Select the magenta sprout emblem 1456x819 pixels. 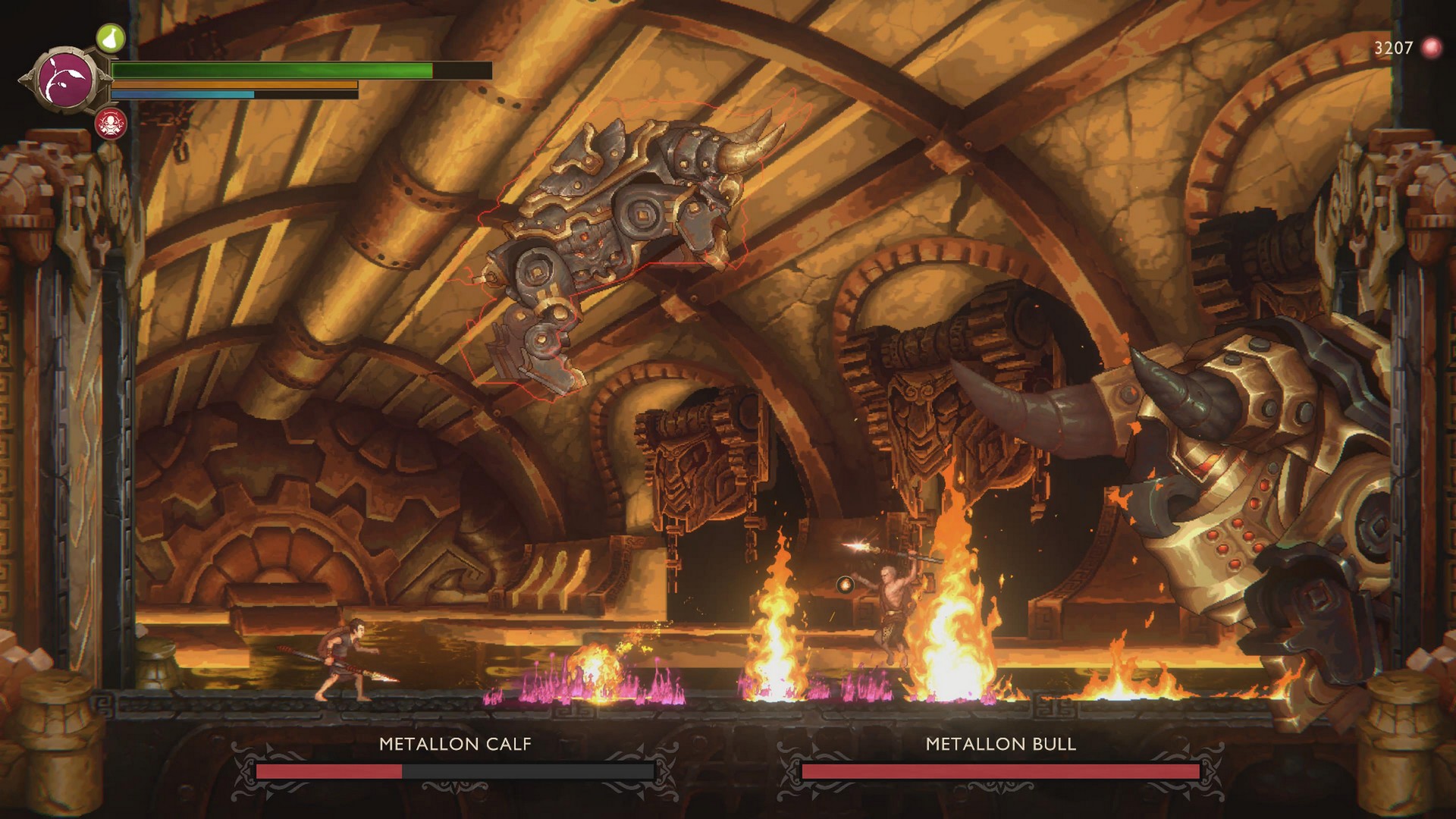click(x=66, y=79)
